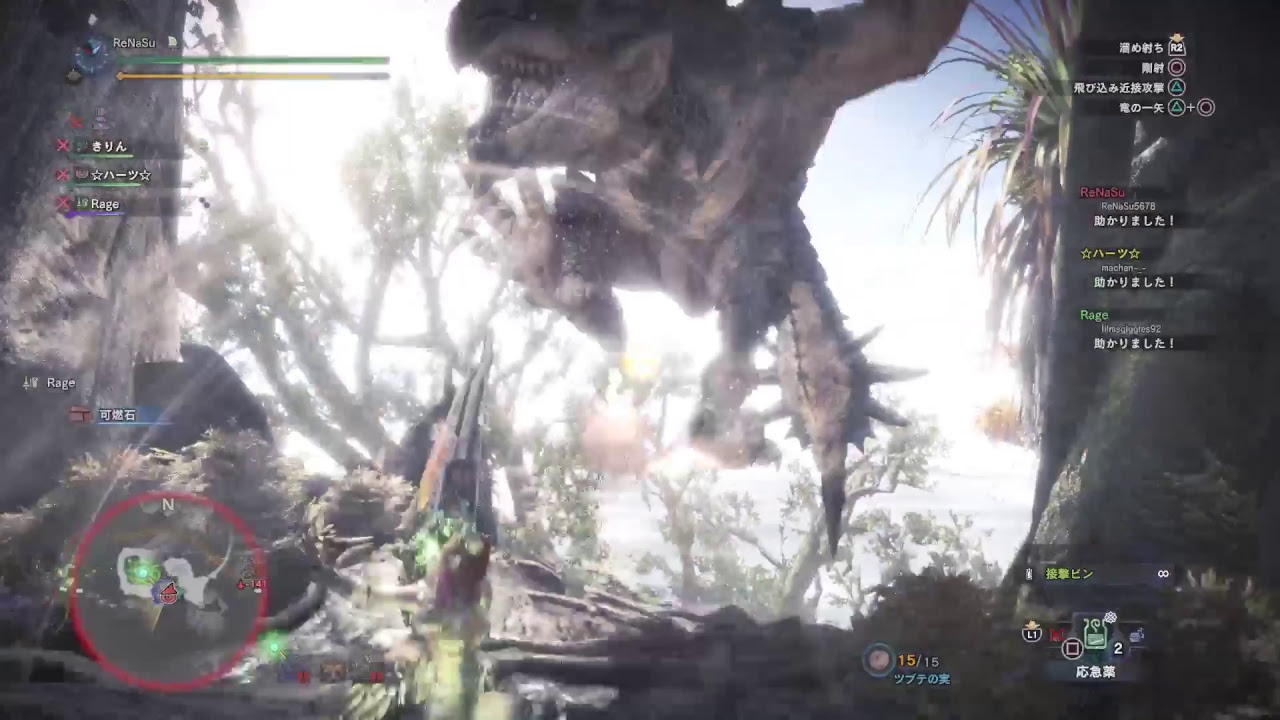
Task: Click the N compass marker on the minimap
Action: click(x=167, y=505)
